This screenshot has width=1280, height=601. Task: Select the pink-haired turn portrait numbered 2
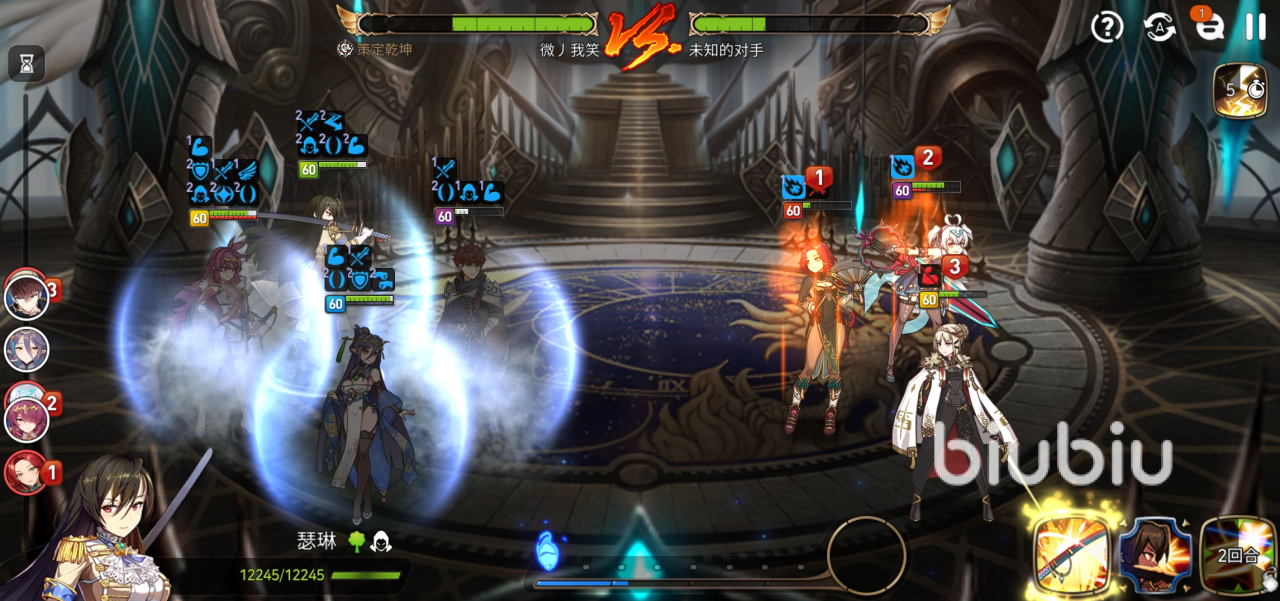pyautogui.click(x=27, y=419)
